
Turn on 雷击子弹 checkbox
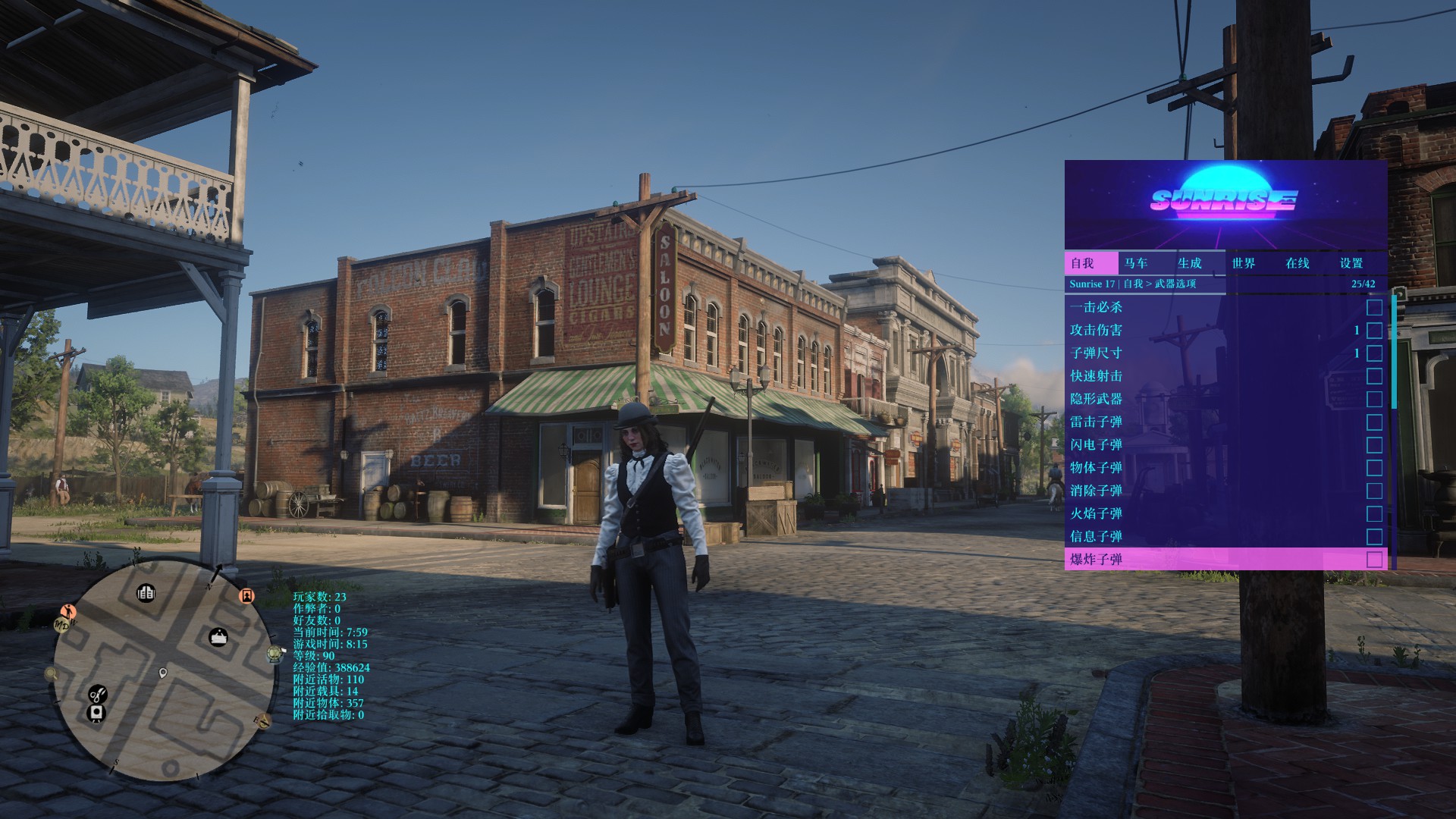click(x=1373, y=422)
